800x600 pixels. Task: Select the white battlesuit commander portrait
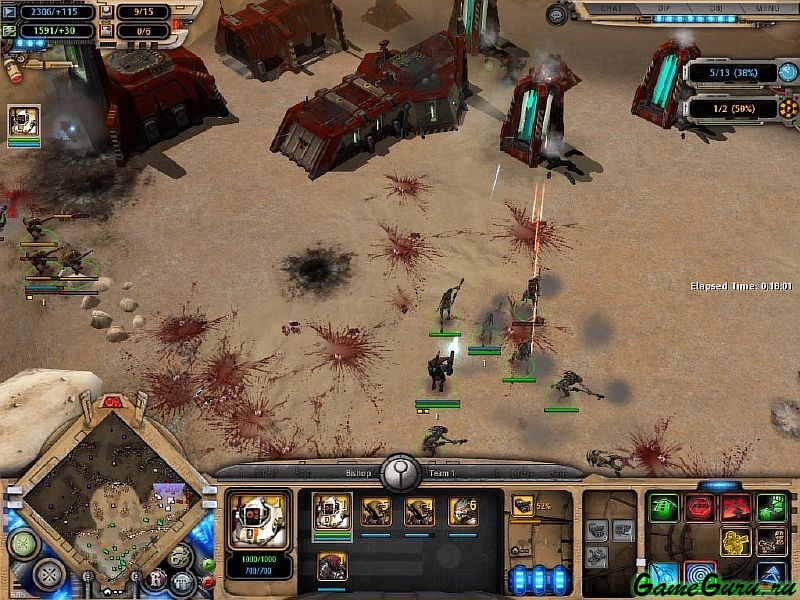tap(260, 520)
